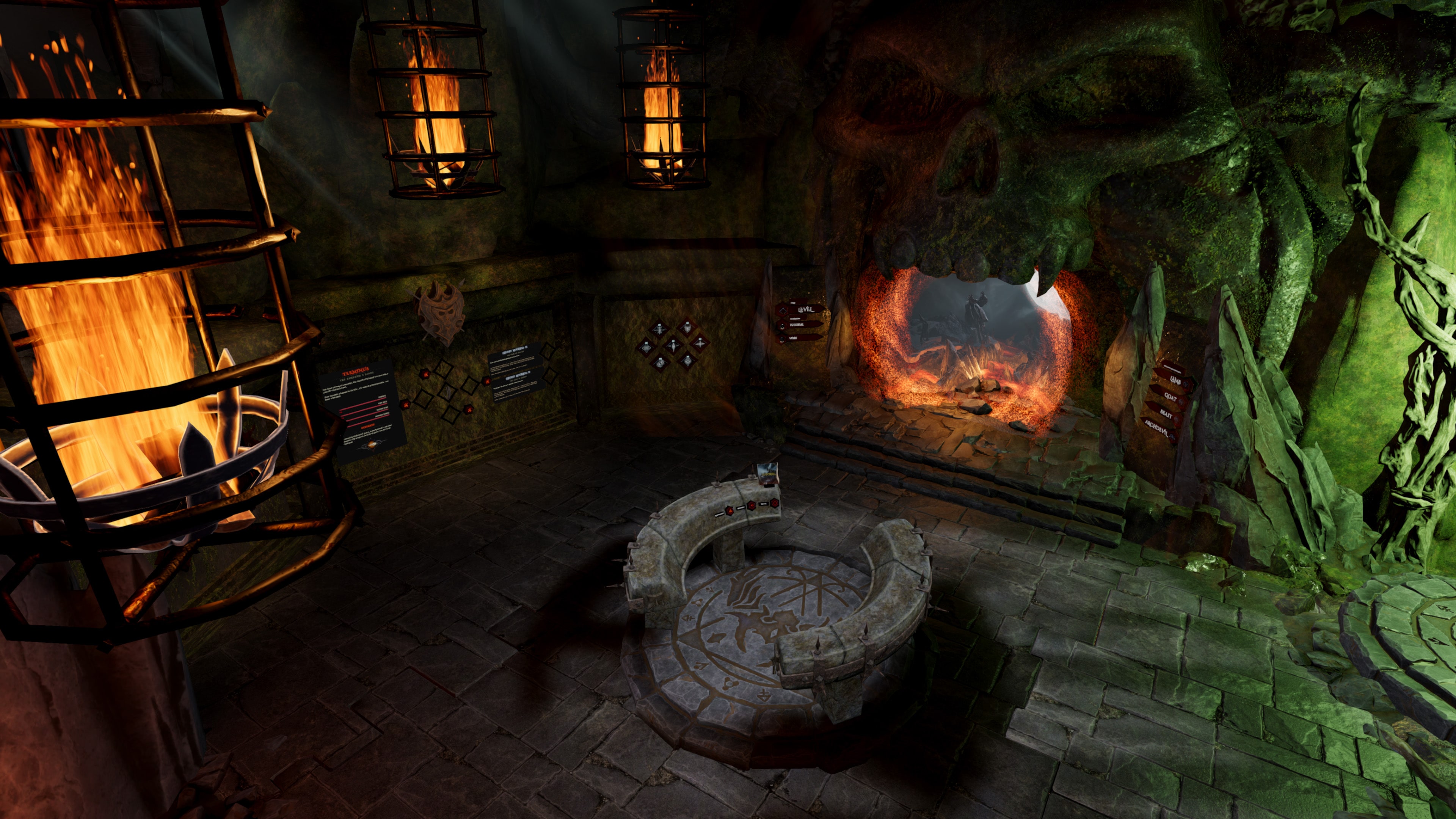
Task: Click the ember rune below the diamond grid
Action: [469, 409]
